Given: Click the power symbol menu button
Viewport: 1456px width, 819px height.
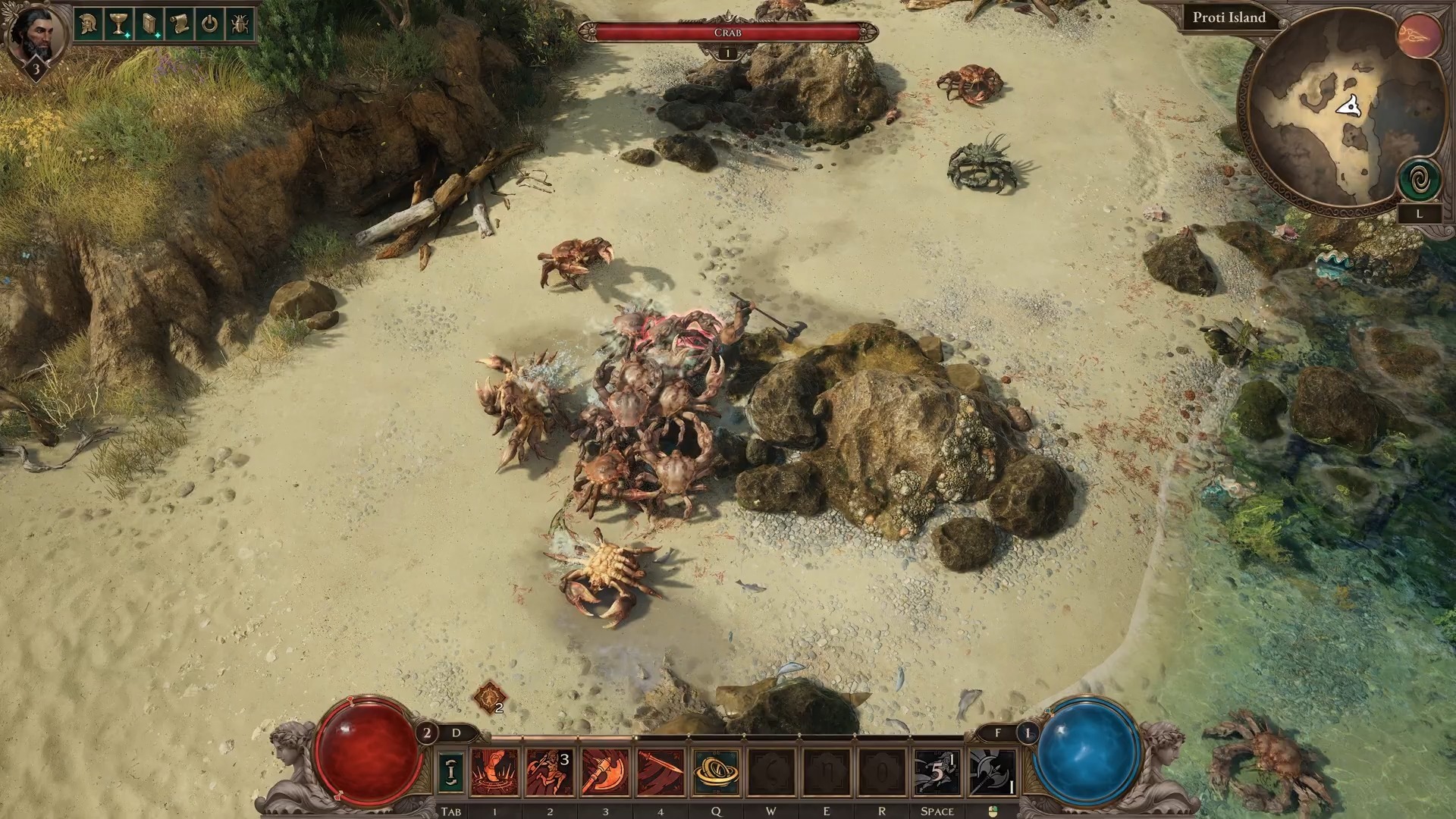Looking at the screenshot, I should click(x=209, y=24).
